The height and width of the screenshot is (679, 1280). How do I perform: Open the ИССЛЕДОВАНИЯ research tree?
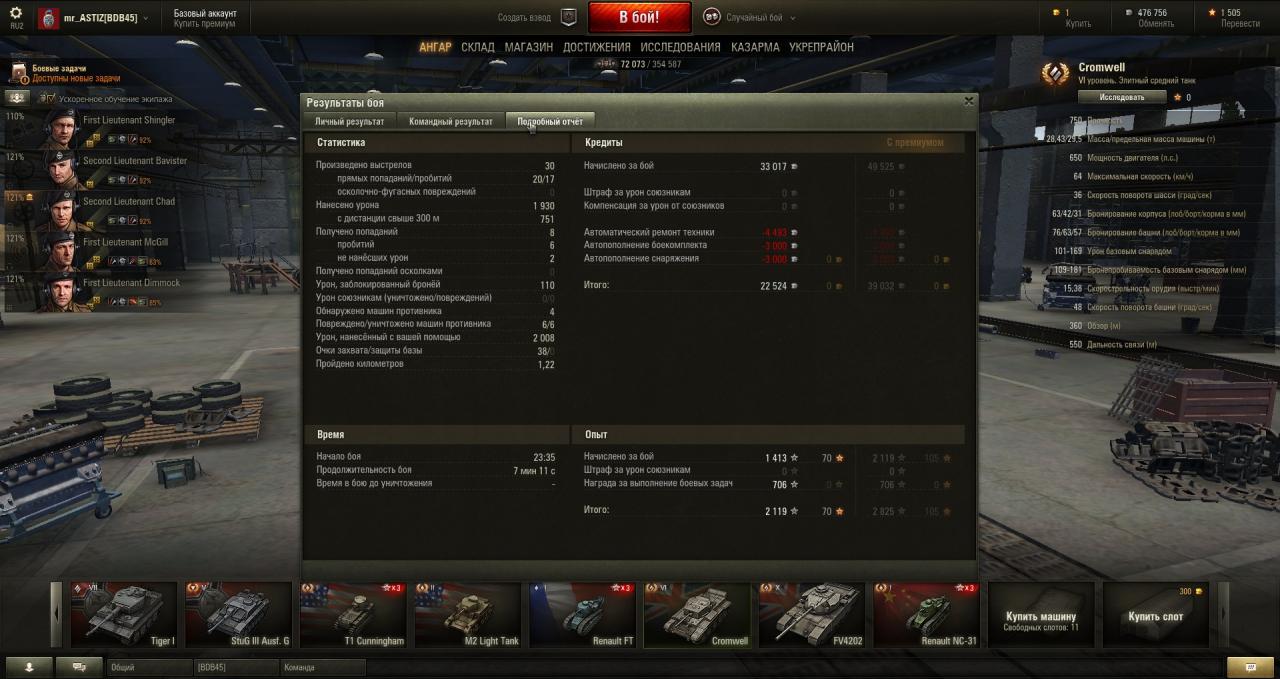point(680,47)
